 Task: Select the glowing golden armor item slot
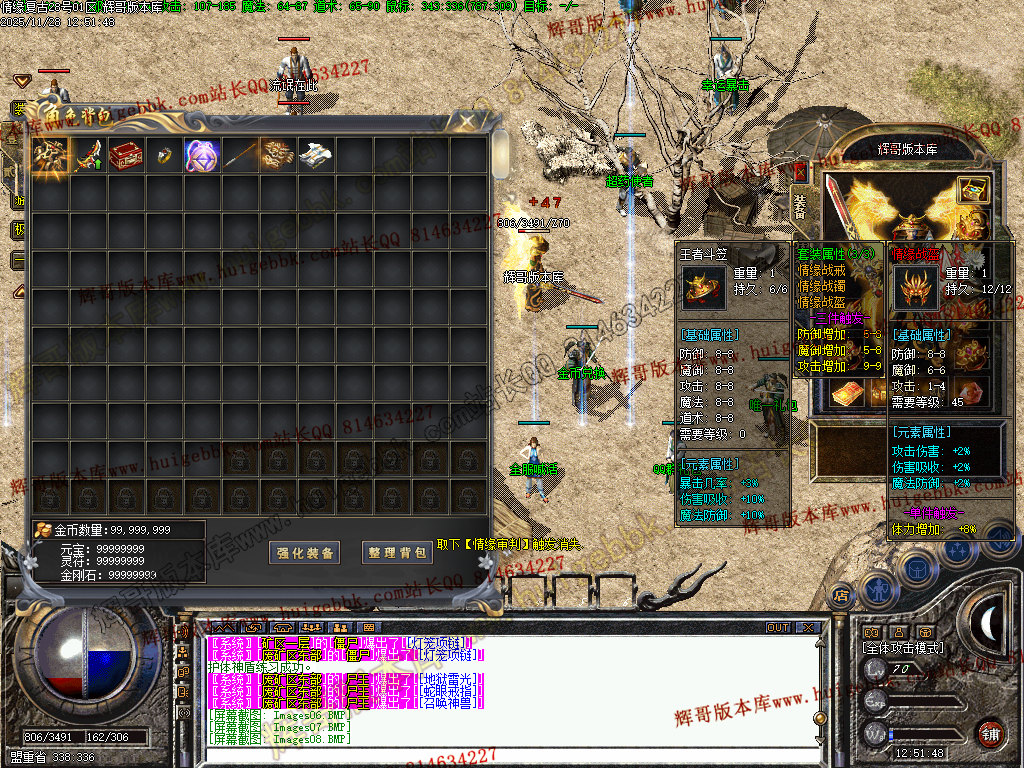[x=50, y=156]
